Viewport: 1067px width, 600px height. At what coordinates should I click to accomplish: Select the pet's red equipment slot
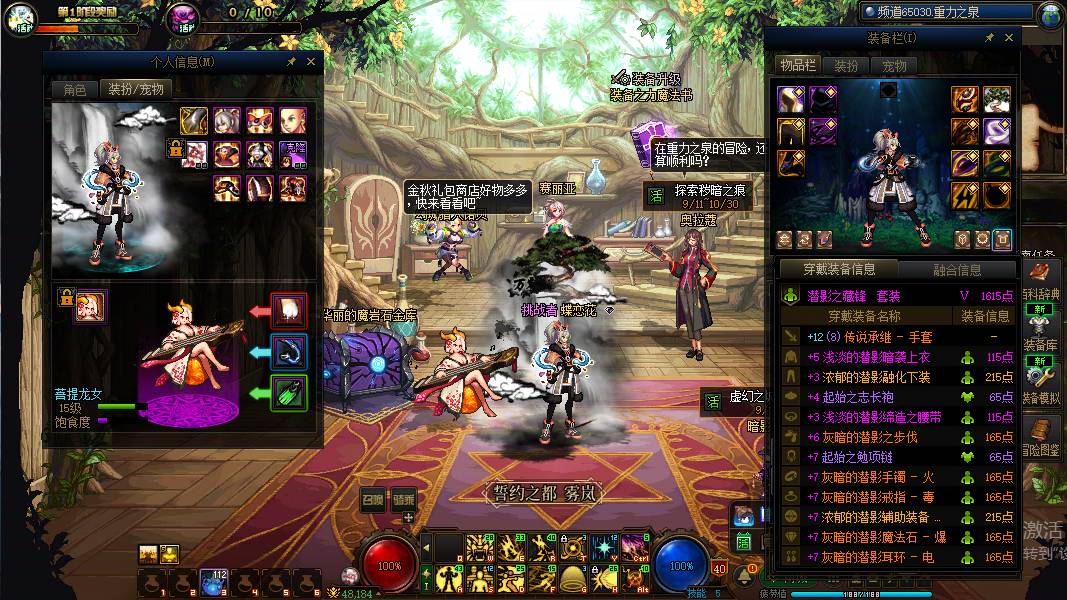coord(290,311)
